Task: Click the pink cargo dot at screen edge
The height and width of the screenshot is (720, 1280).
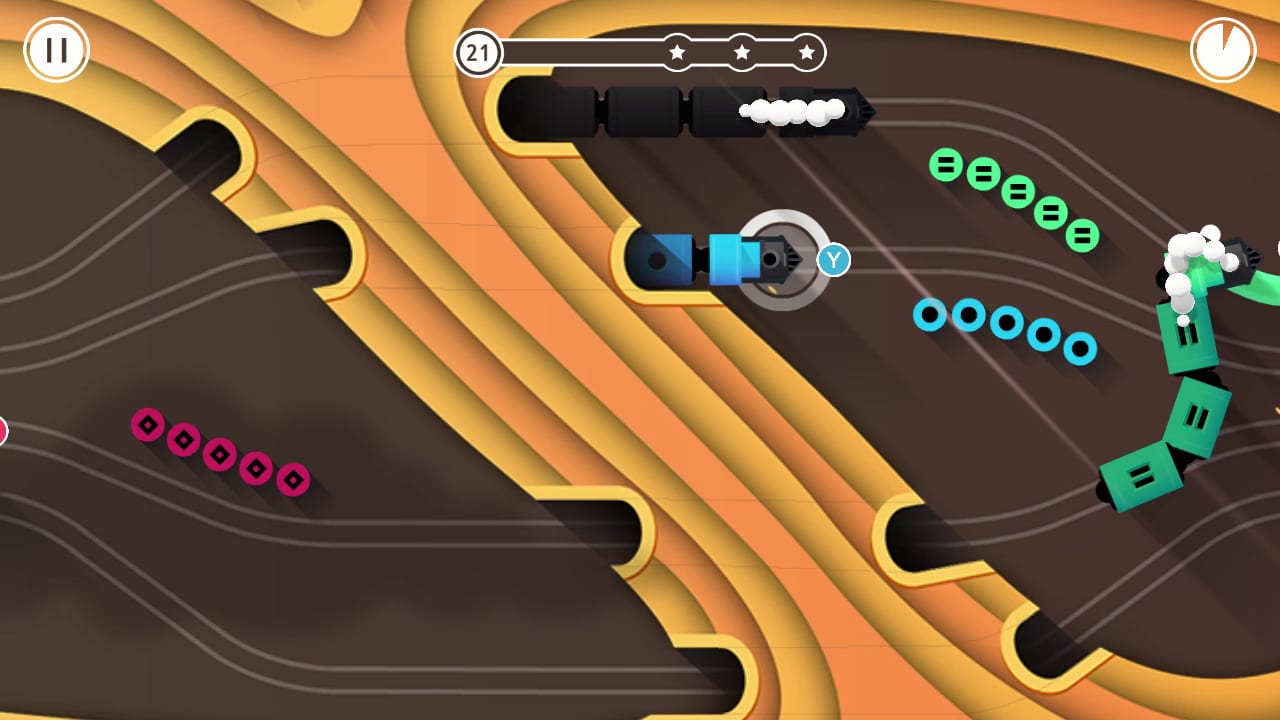Action: tap(3, 430)
